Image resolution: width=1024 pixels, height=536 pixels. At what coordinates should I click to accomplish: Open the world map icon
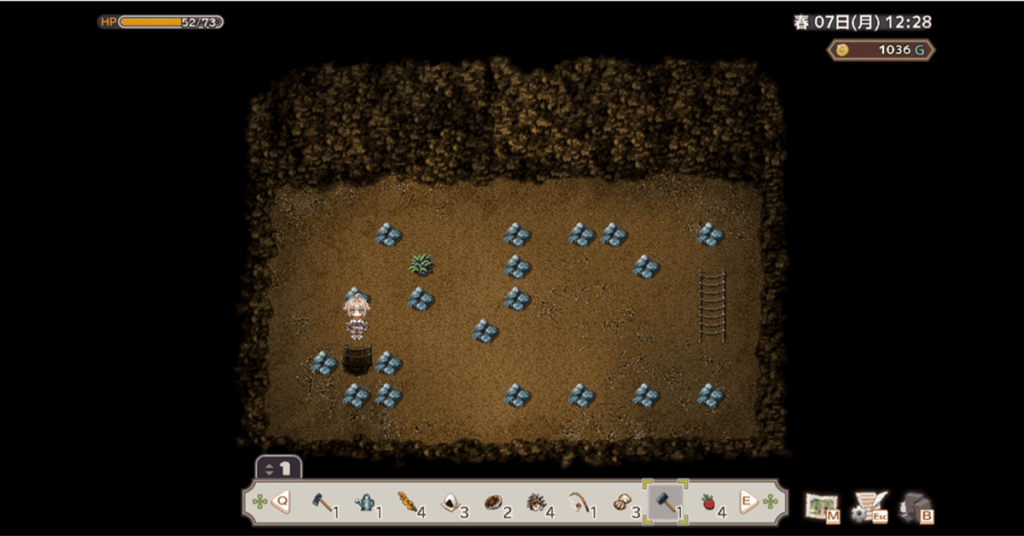[x=822, y=506]
